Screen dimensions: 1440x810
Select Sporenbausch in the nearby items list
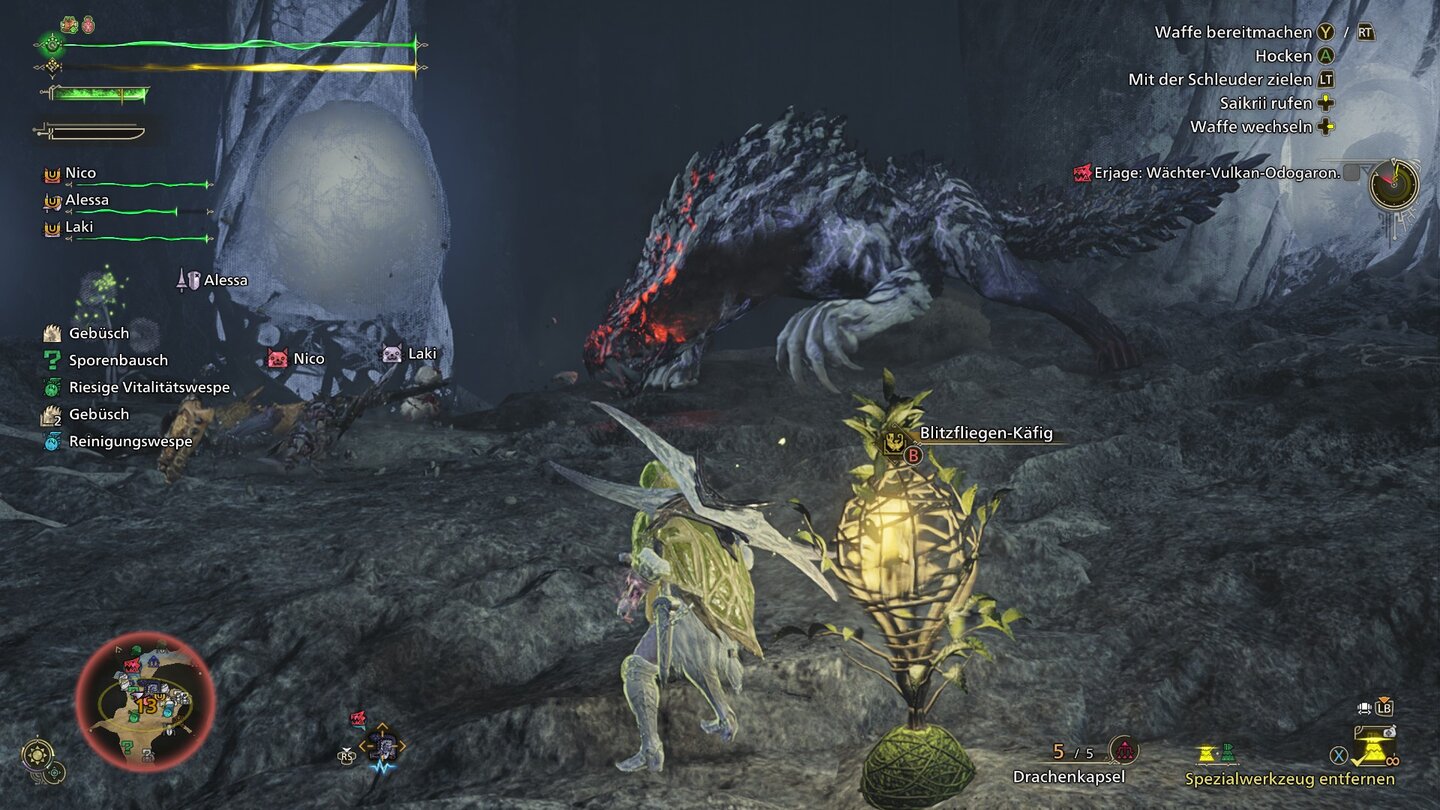point(118,360)
